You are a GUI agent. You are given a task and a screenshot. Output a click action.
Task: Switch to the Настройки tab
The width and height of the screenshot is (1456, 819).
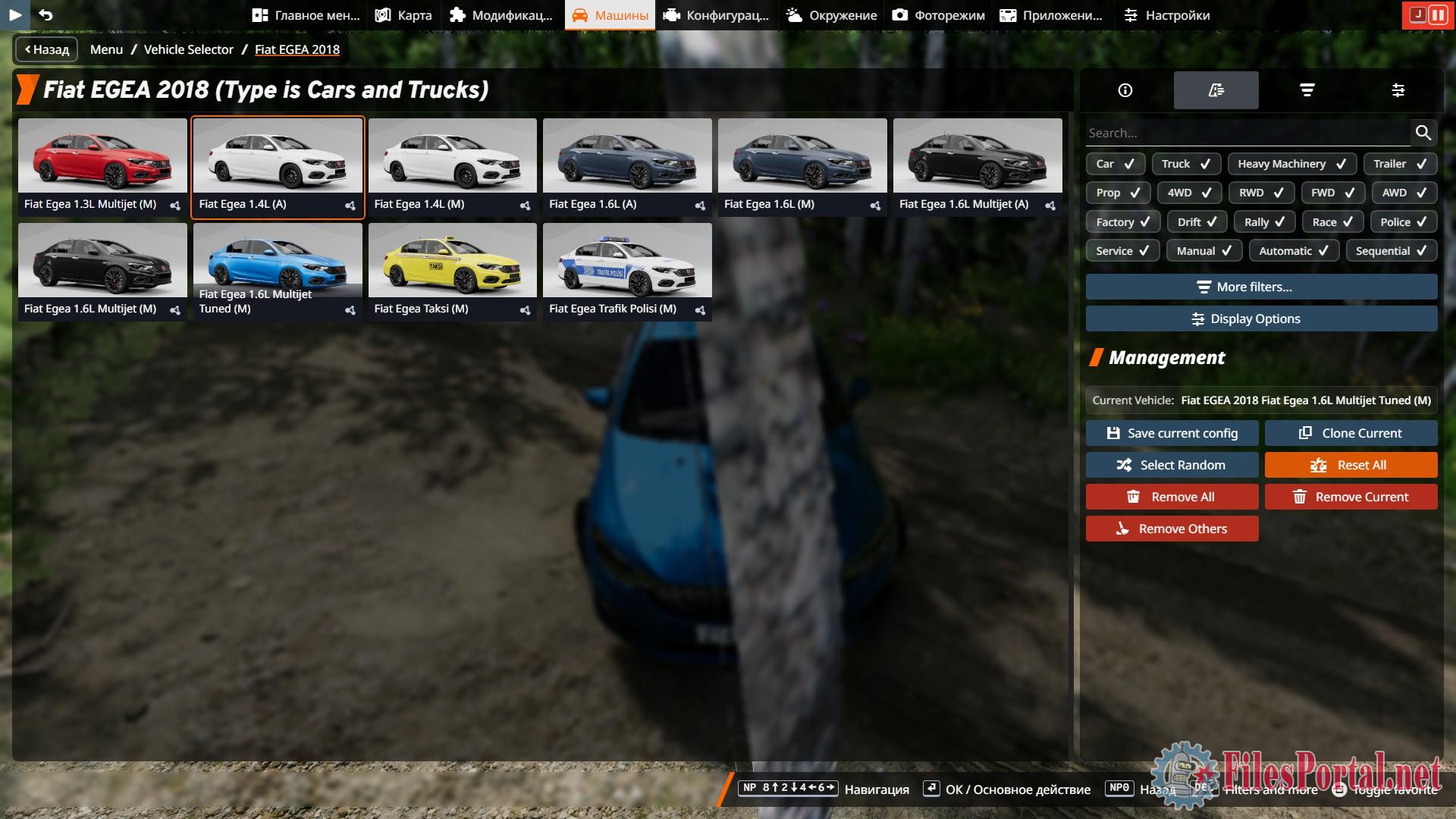[1166, 15]
